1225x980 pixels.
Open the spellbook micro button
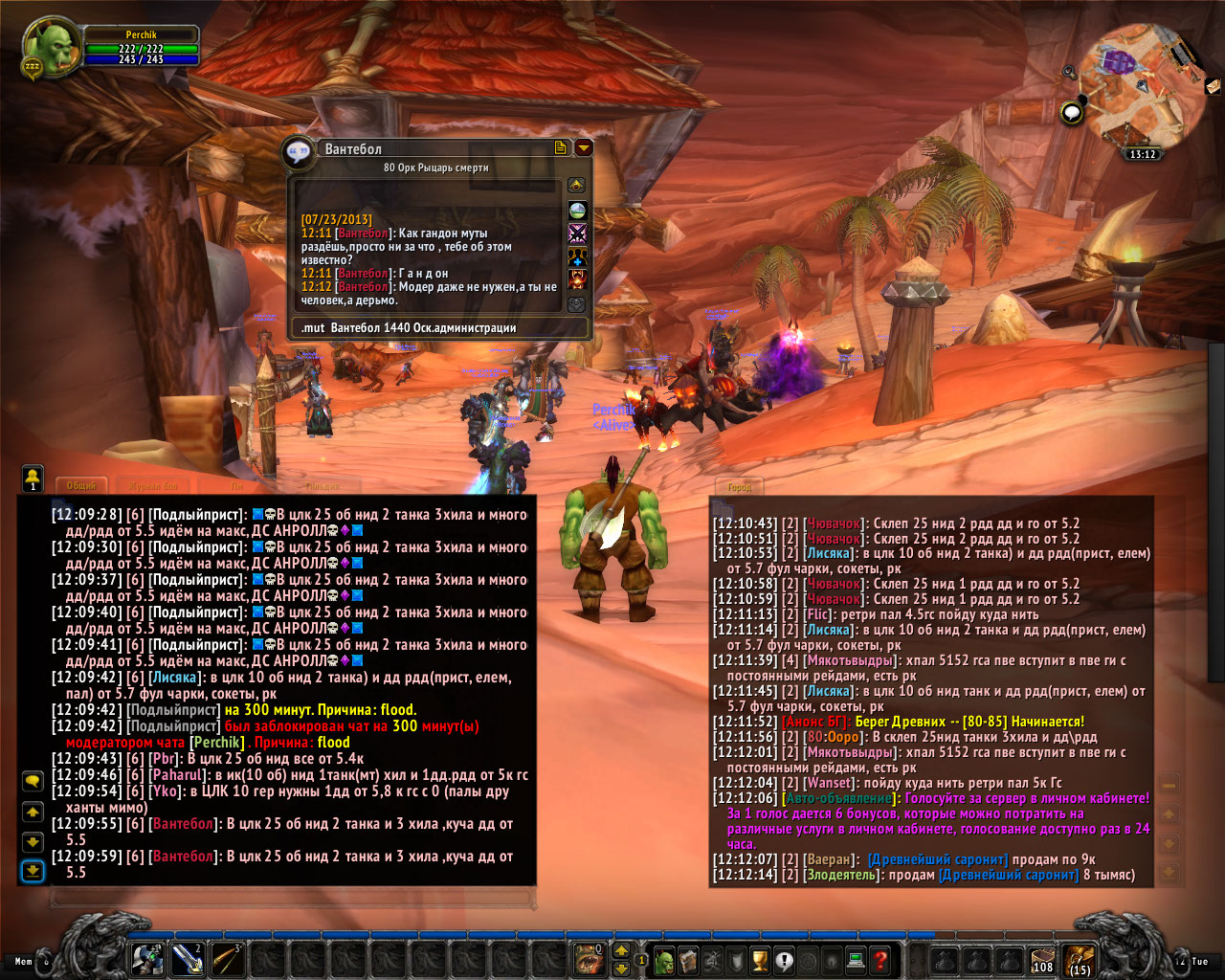coord(688,960)
